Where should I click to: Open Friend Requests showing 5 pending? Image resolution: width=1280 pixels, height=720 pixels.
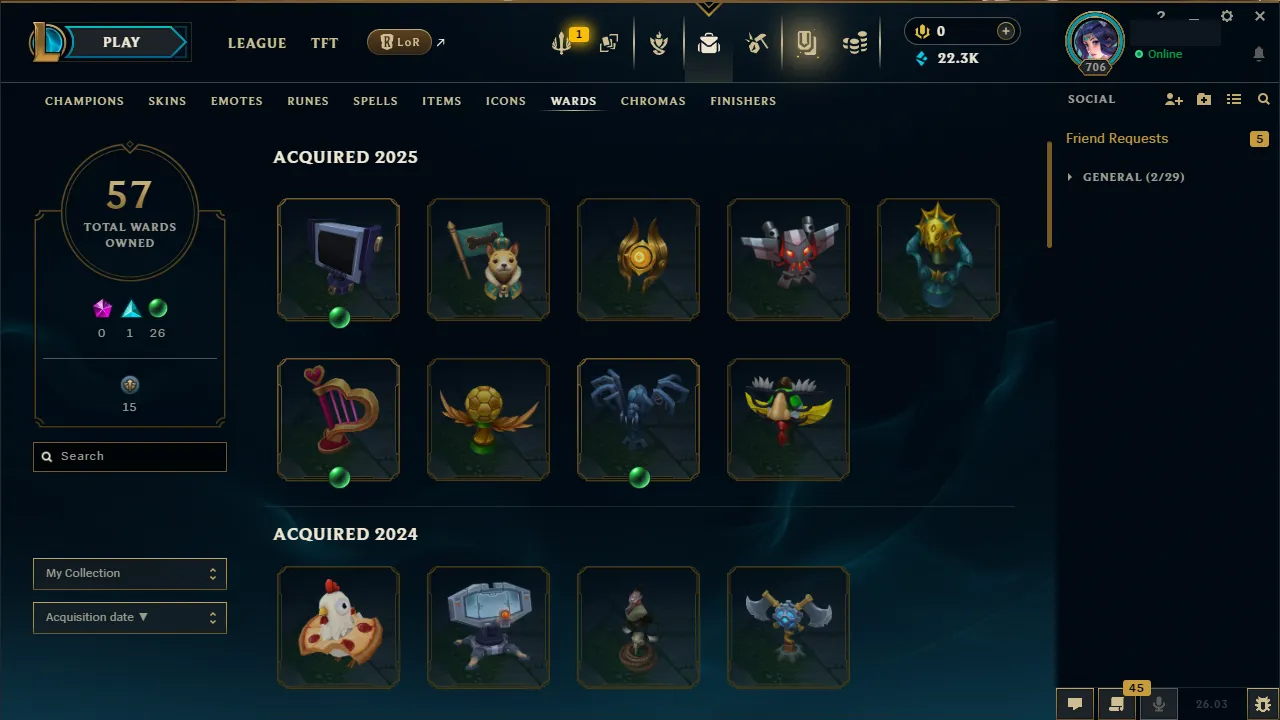(x=1117, y=138)
